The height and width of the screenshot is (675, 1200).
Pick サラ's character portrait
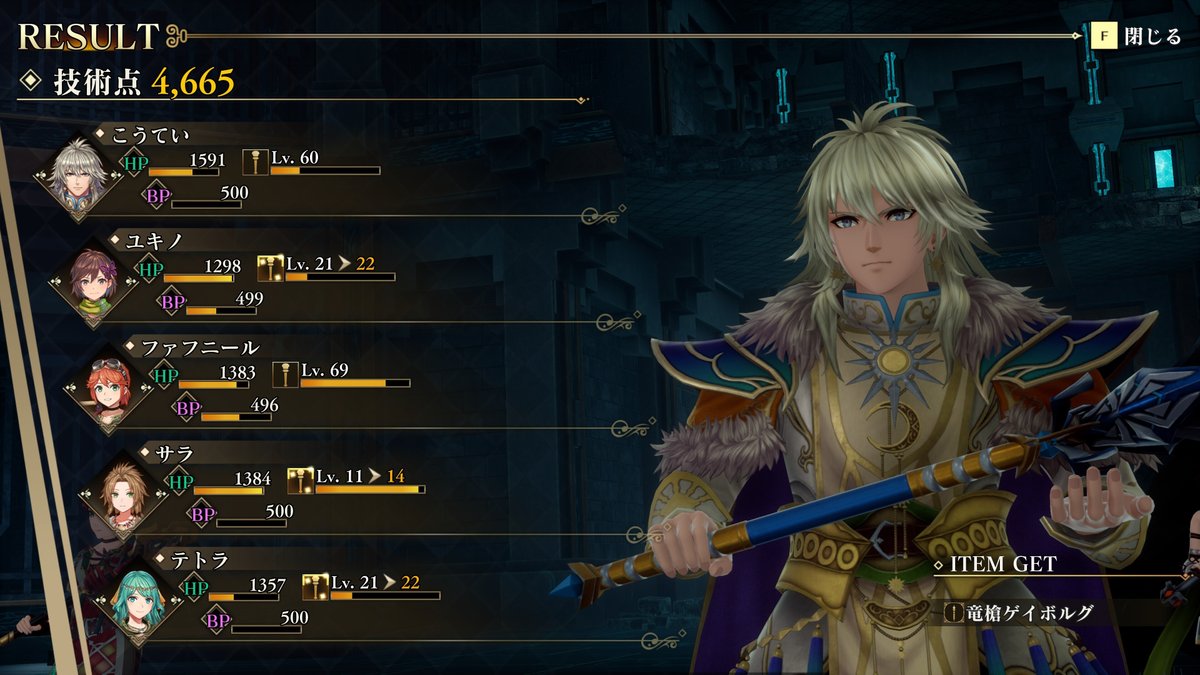click(125, 496)
